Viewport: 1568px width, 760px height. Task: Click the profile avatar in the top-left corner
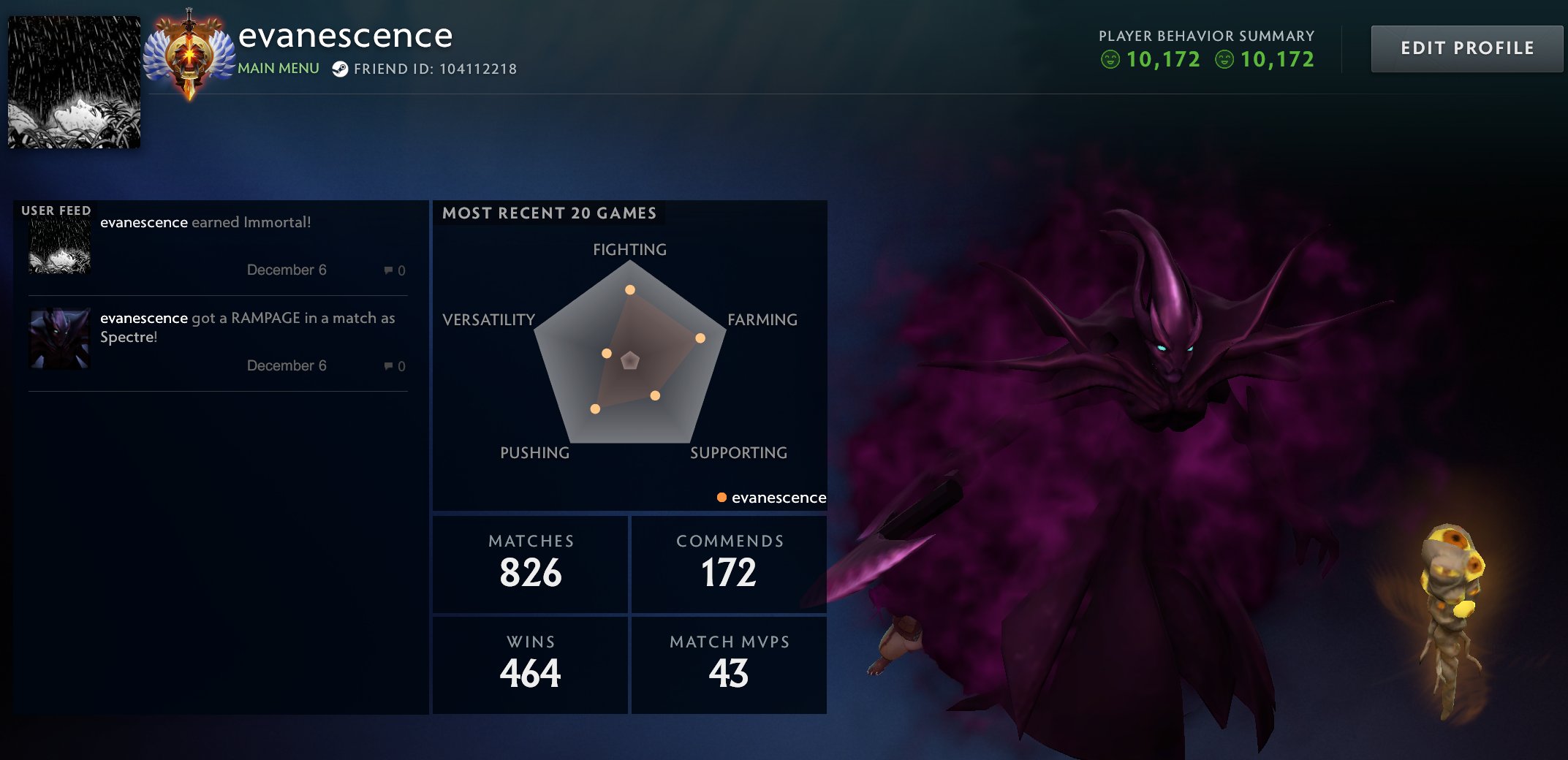[x=73, y=80]
